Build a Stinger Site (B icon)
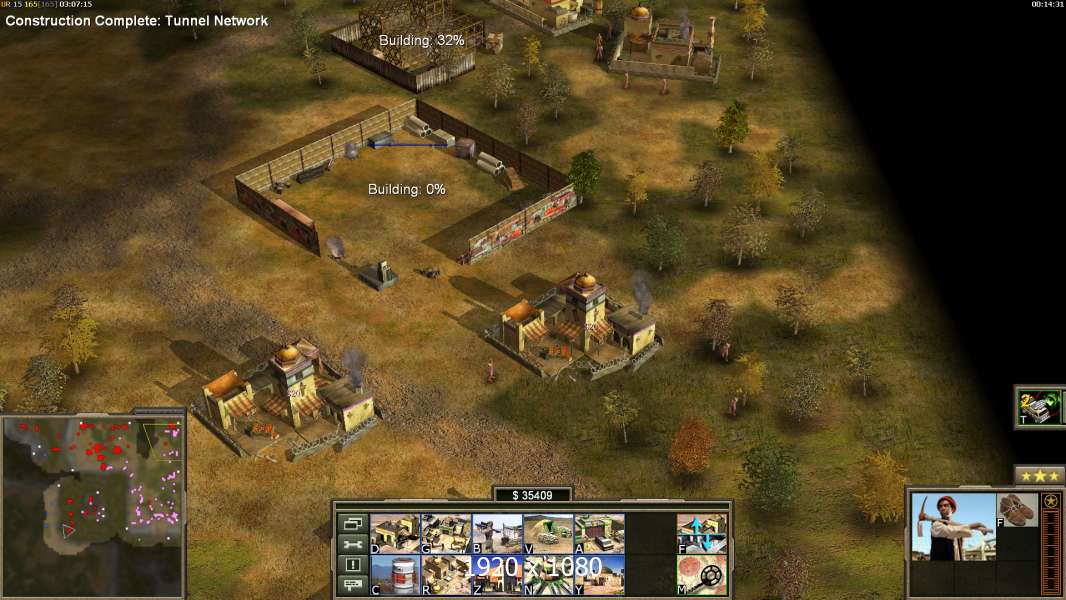This screenshot has width=1066, height=600. (497, 534)
